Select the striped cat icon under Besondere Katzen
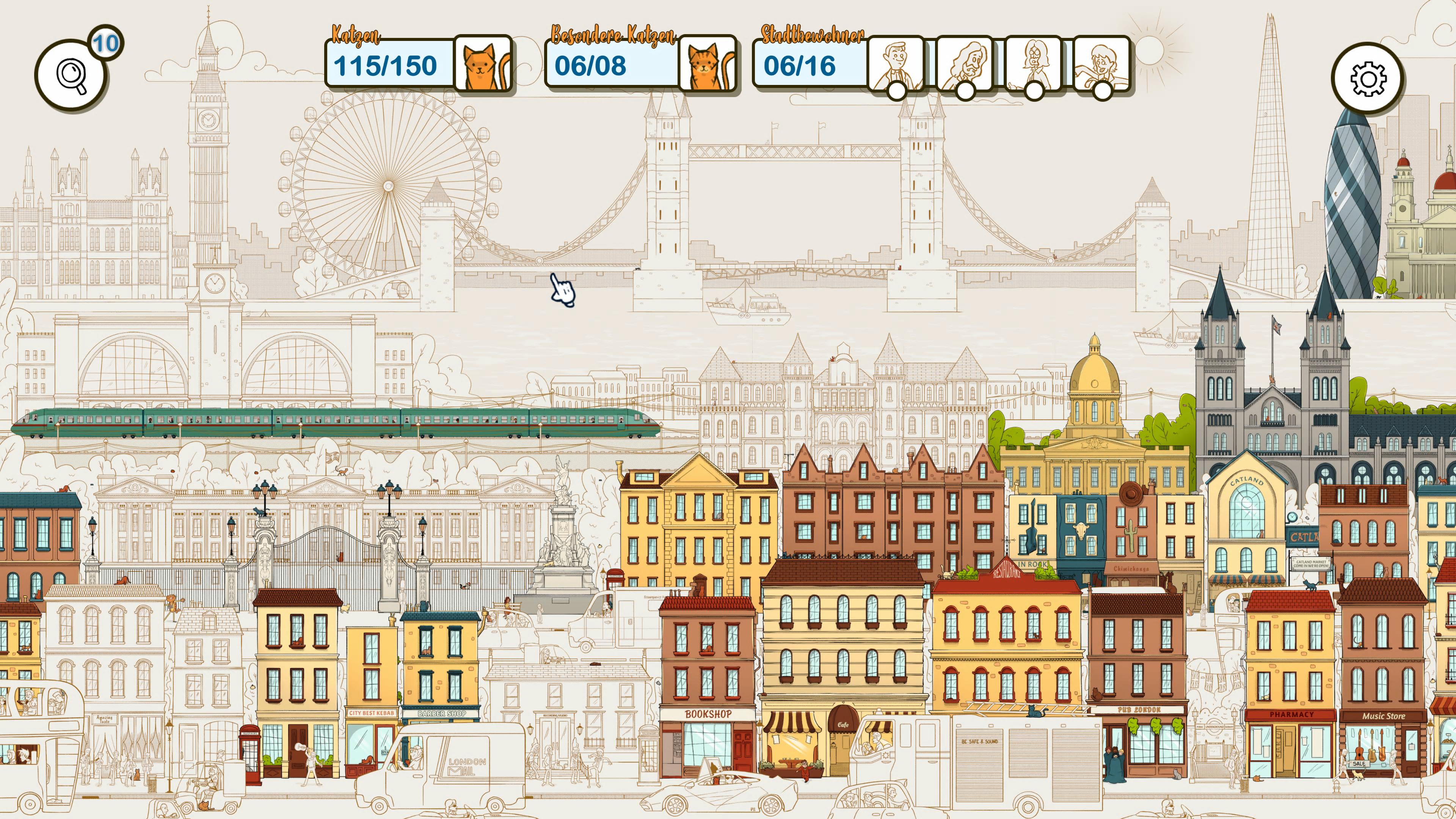1456x819 pixels. (x=708, y=64)
